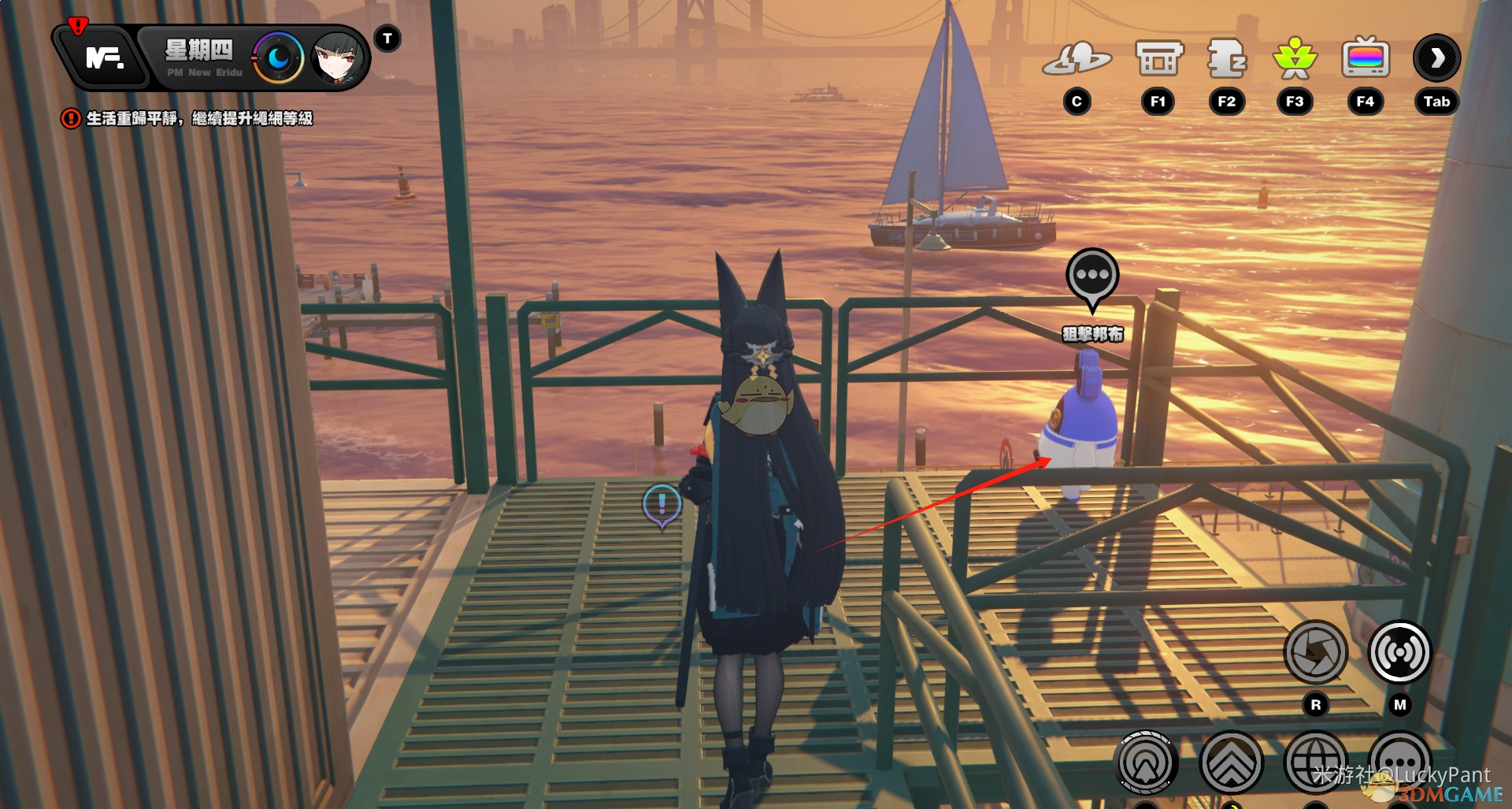Open the map via radio signal icon
The image size is (1512, 809).
(x=1399, y=652)
